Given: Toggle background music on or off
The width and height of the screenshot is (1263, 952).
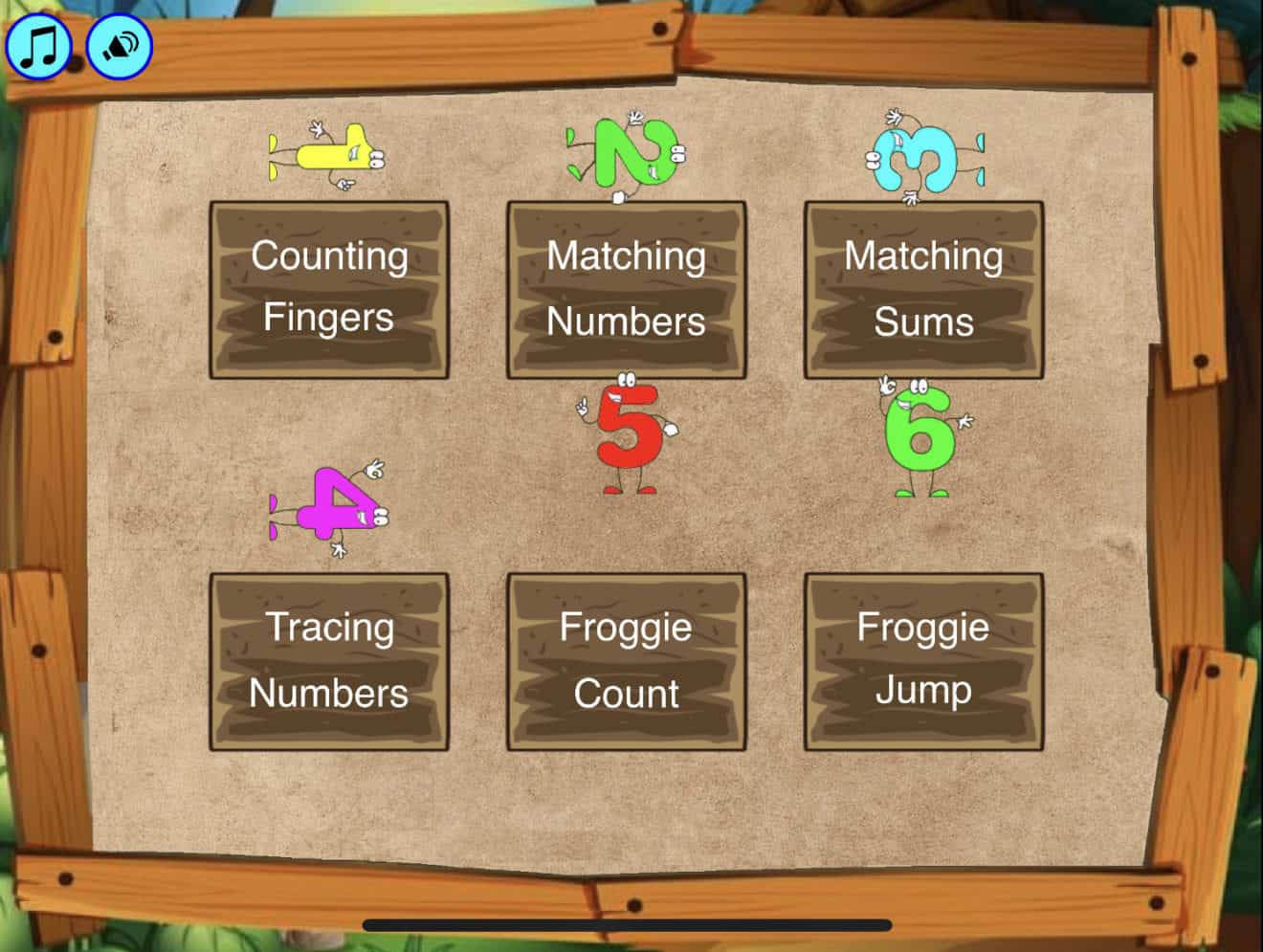Looking at the screenshot, I should point(38,44).
